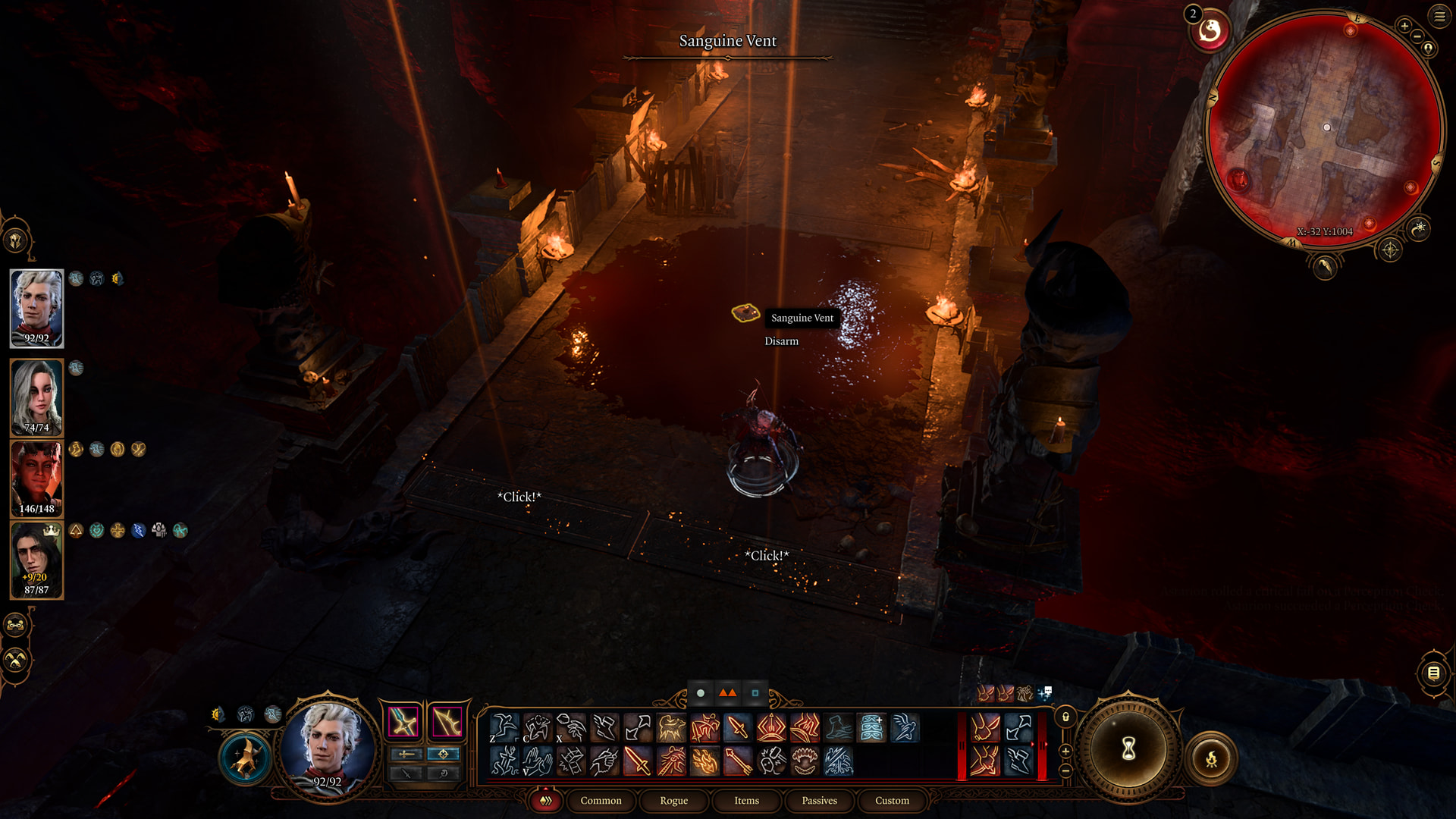Switch to the Common hotbar tab
The image size is (1456, 819).
pyautogui.click(x=601, y=801)
